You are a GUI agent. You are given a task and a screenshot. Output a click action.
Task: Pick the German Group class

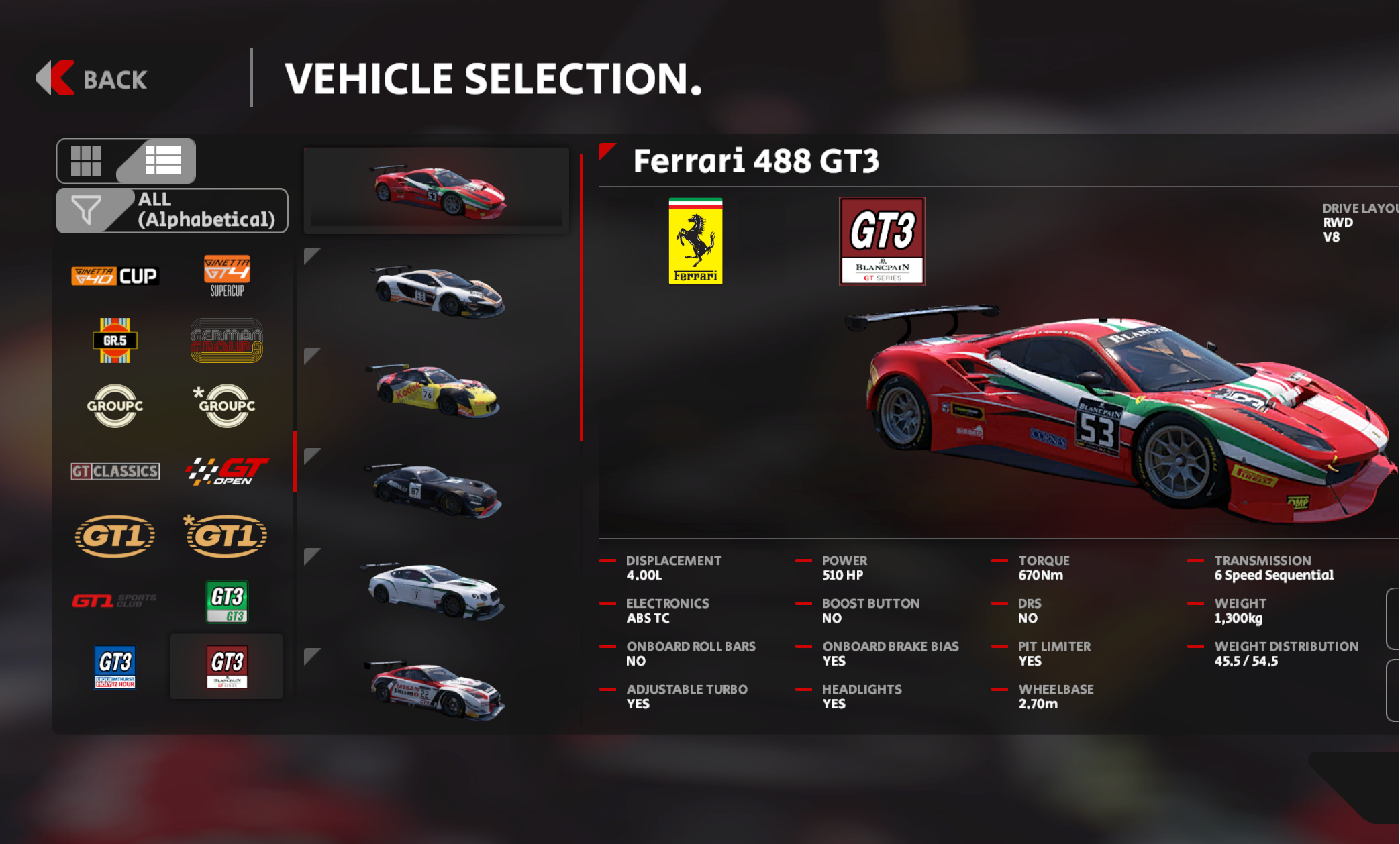pyautogui.click(x=227, y=340)
